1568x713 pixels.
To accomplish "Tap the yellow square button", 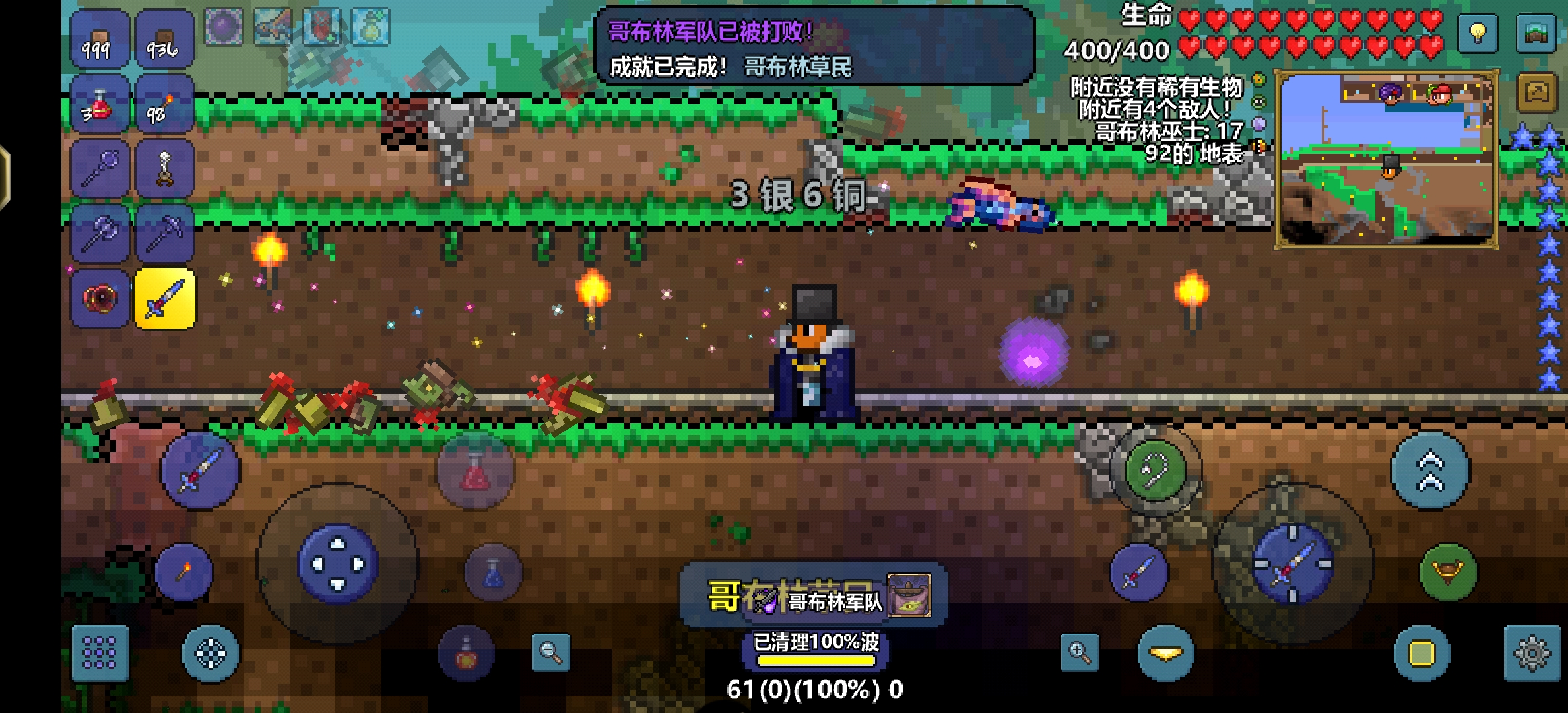I will click(1421, 652).
